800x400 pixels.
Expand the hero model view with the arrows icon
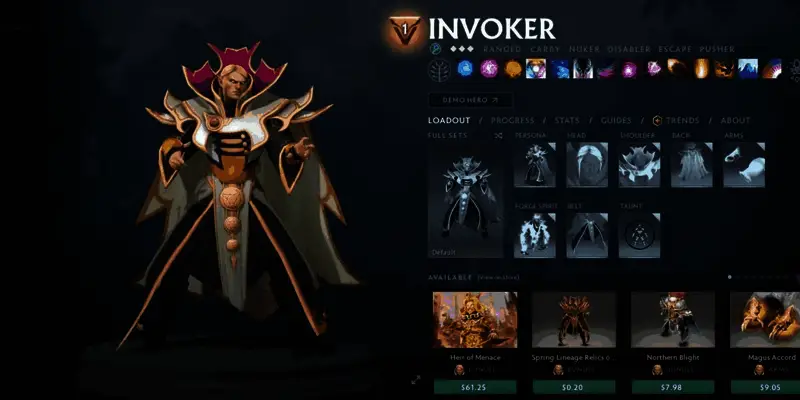(x=416, y=380)
